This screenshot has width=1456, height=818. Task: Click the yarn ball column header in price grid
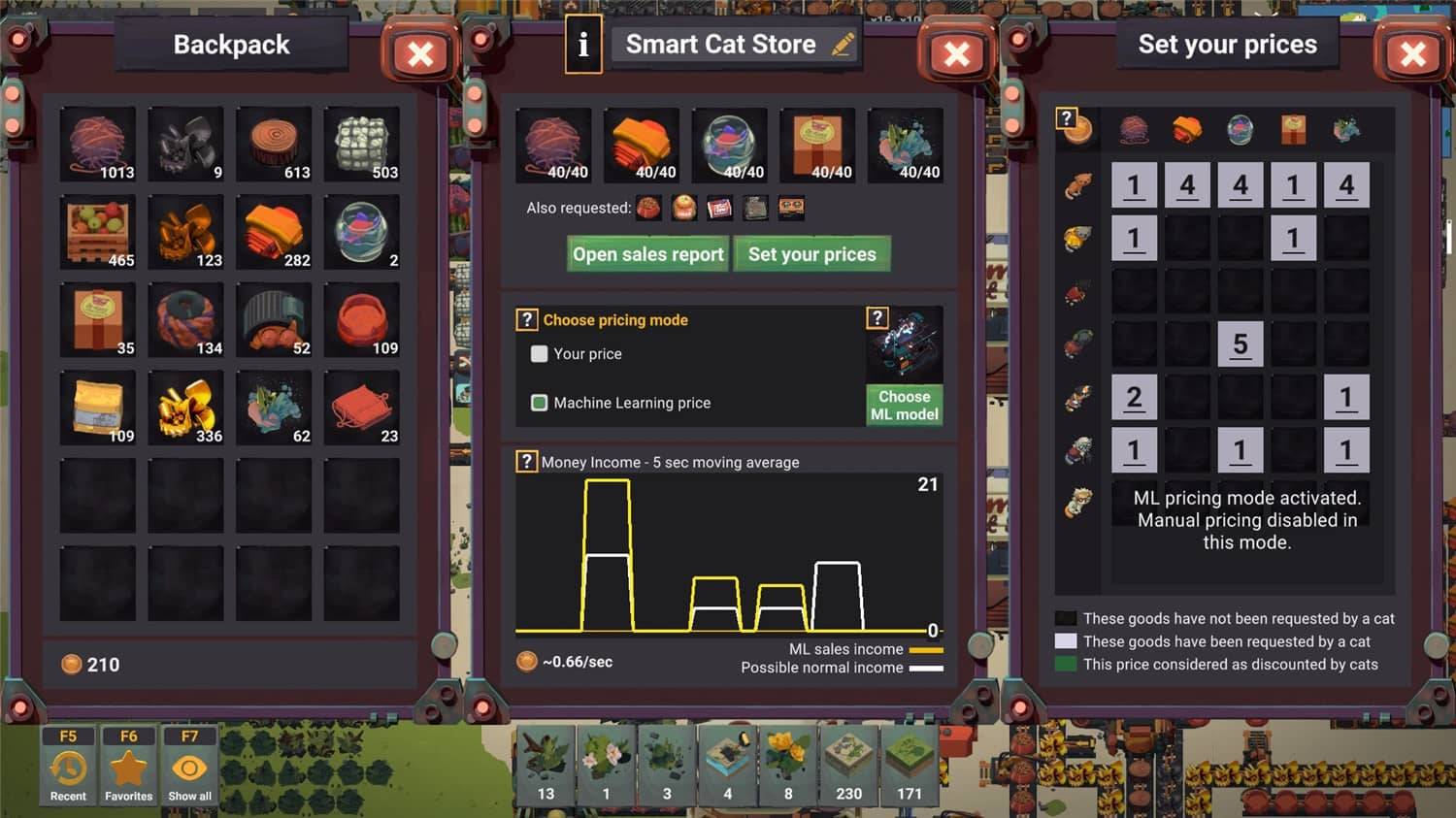pos(1134,128)
